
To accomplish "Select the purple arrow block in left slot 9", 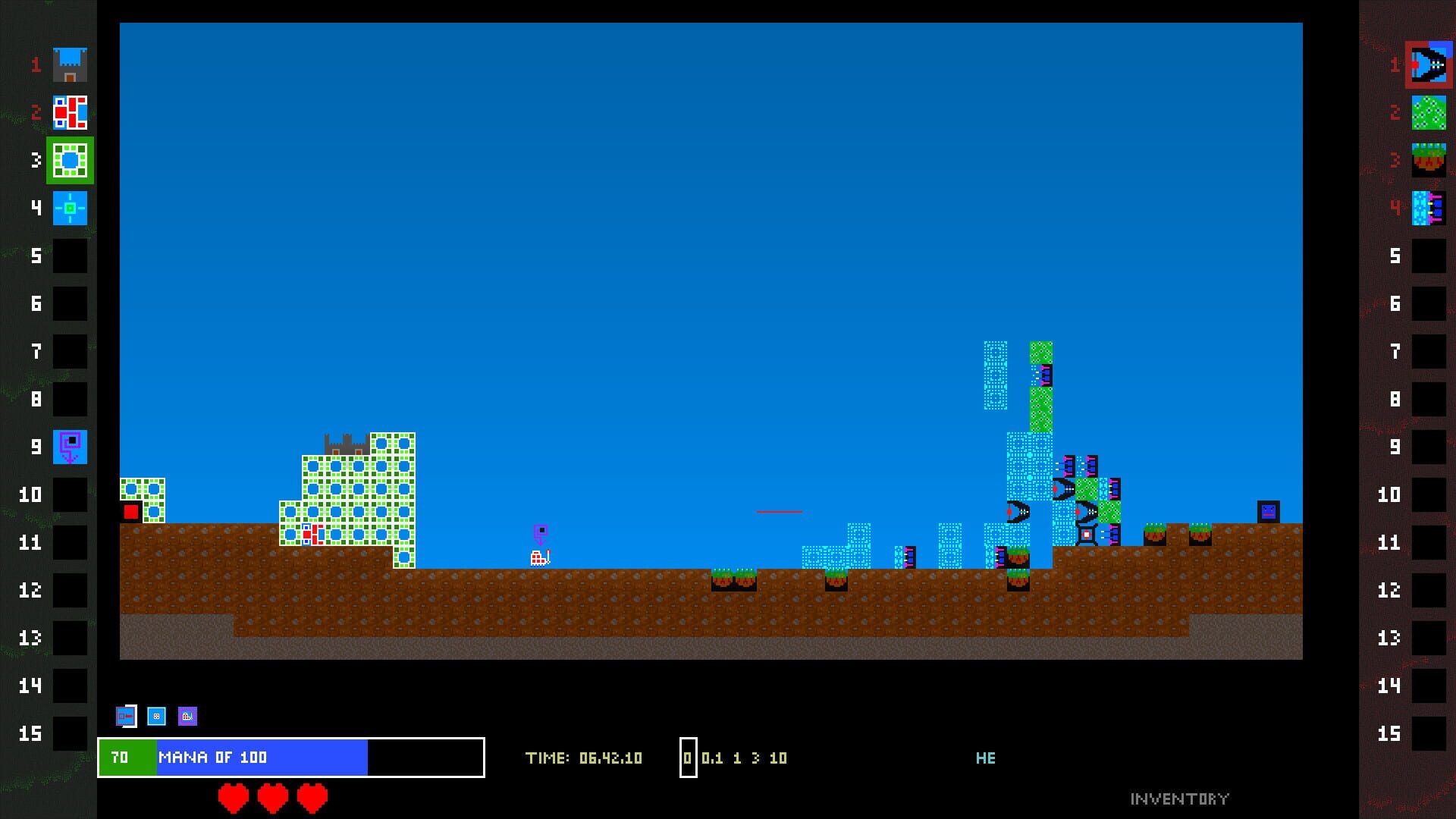I will [69, 447].
